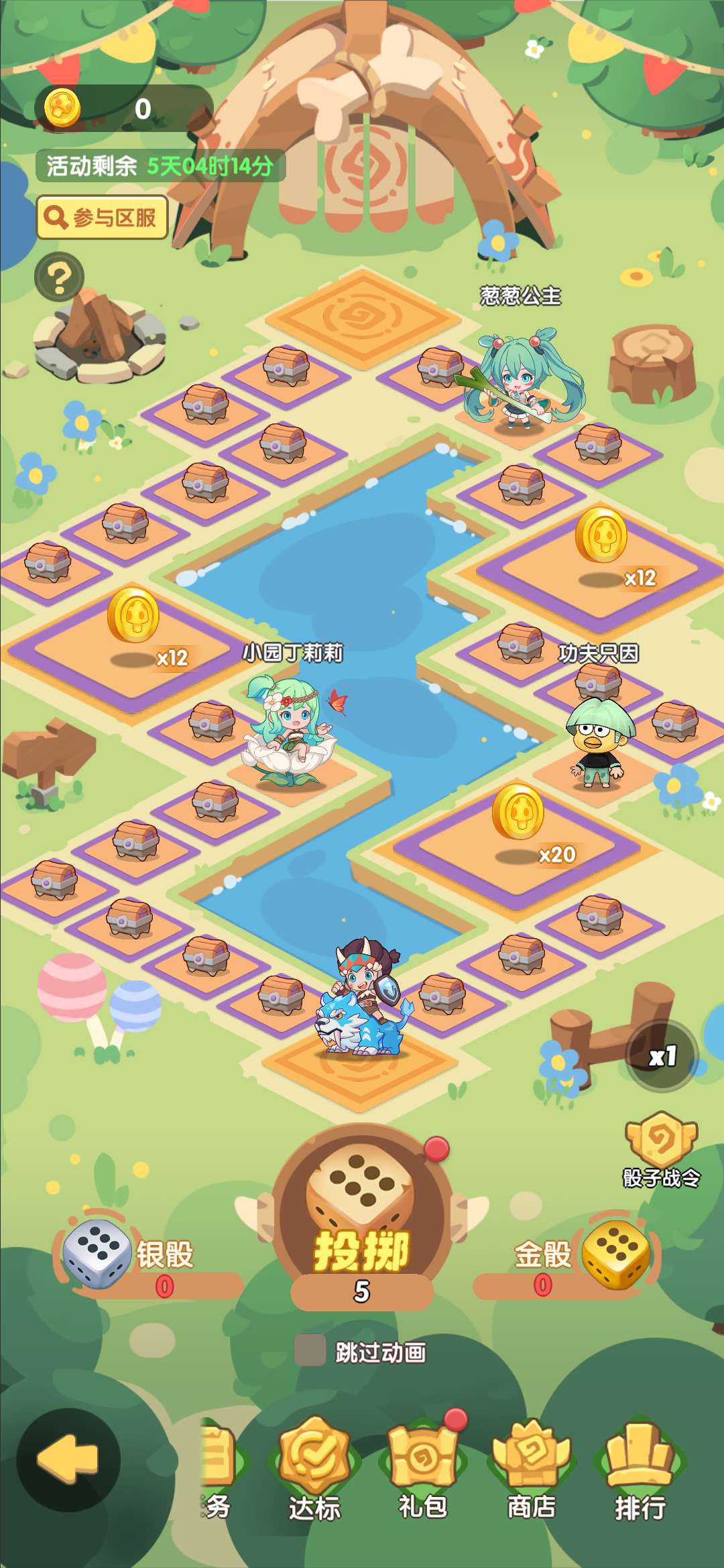Image resolution: width=724 pixels, height=1568 pixels.
Task: Open the 排行 ranking tab
Action: [x=640, y=1467]
